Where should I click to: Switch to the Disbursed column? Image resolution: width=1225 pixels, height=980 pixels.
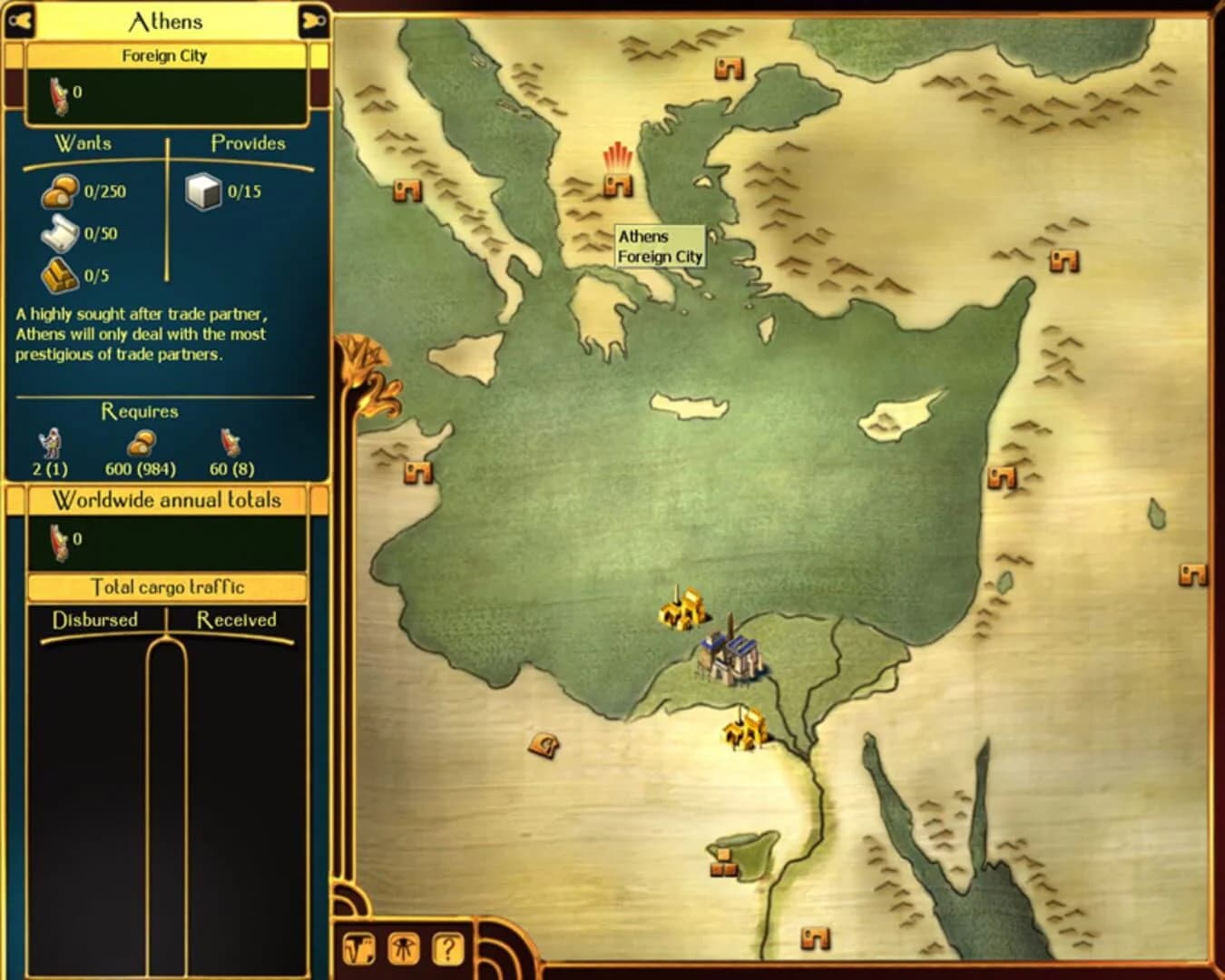[95, 620]
